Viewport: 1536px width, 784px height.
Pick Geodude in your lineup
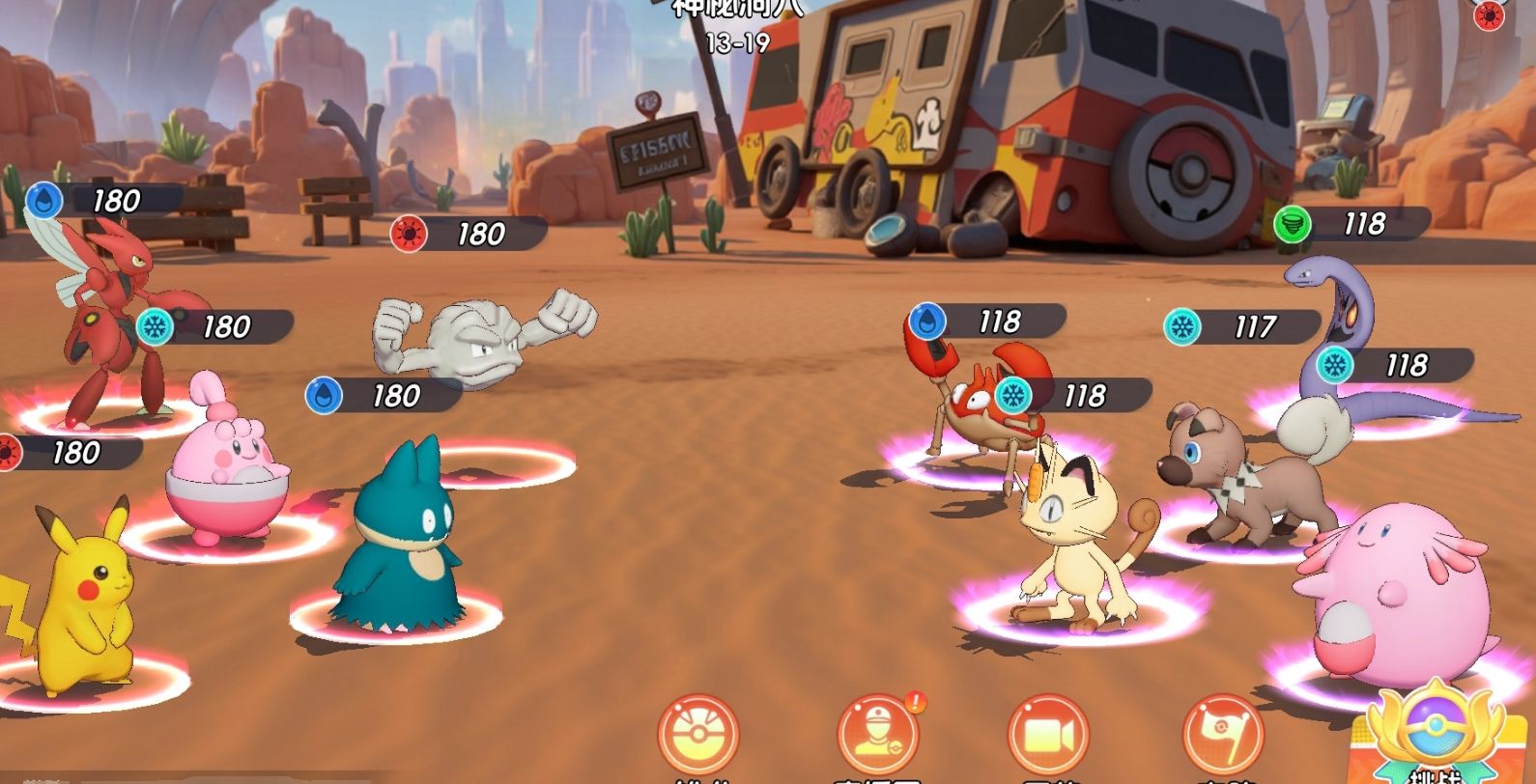pyautogui.click(x=483, y=335)
